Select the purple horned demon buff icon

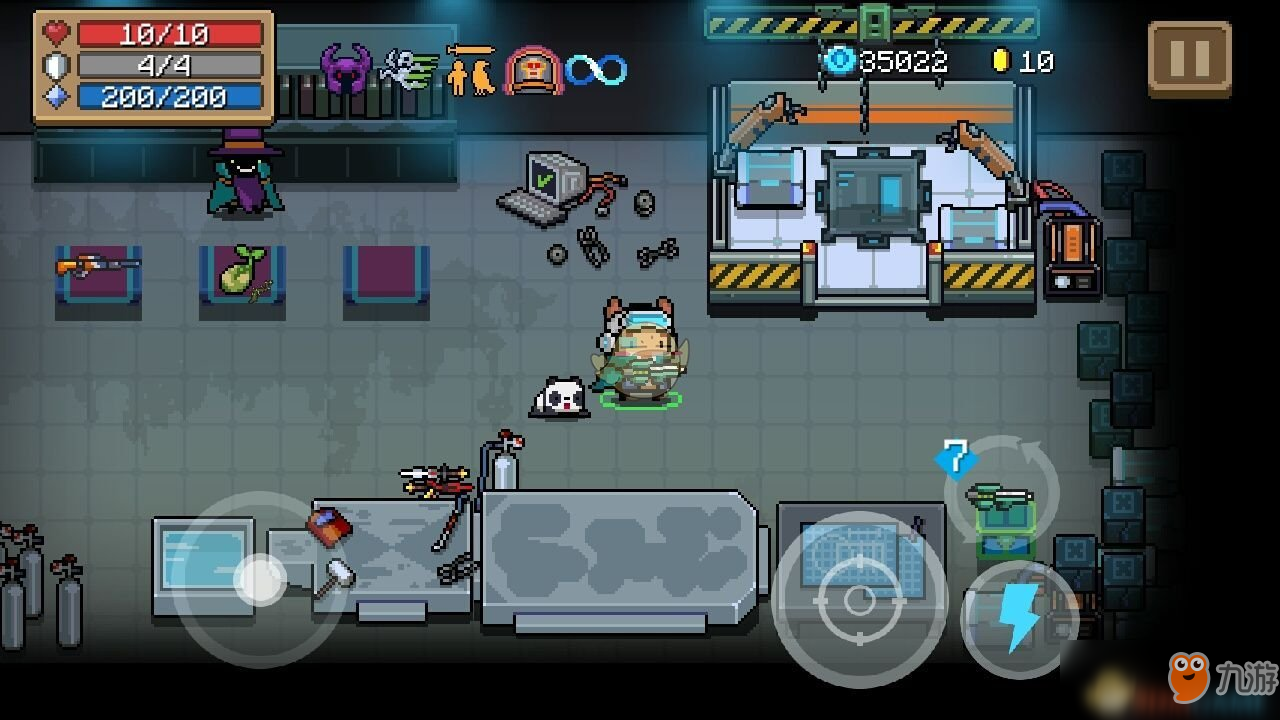[x=345, y=68]
